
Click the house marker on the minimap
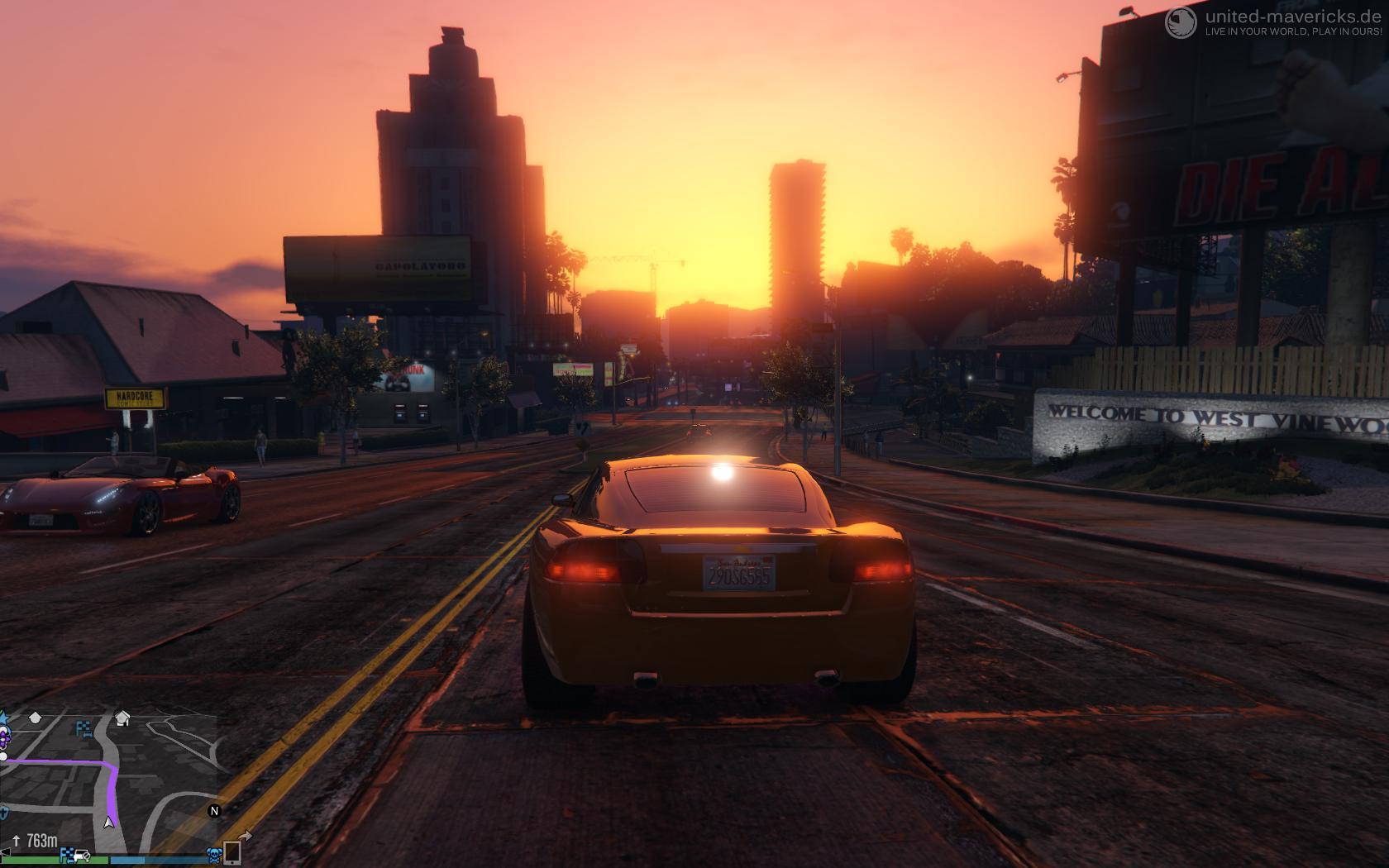[x=122, y=718]
